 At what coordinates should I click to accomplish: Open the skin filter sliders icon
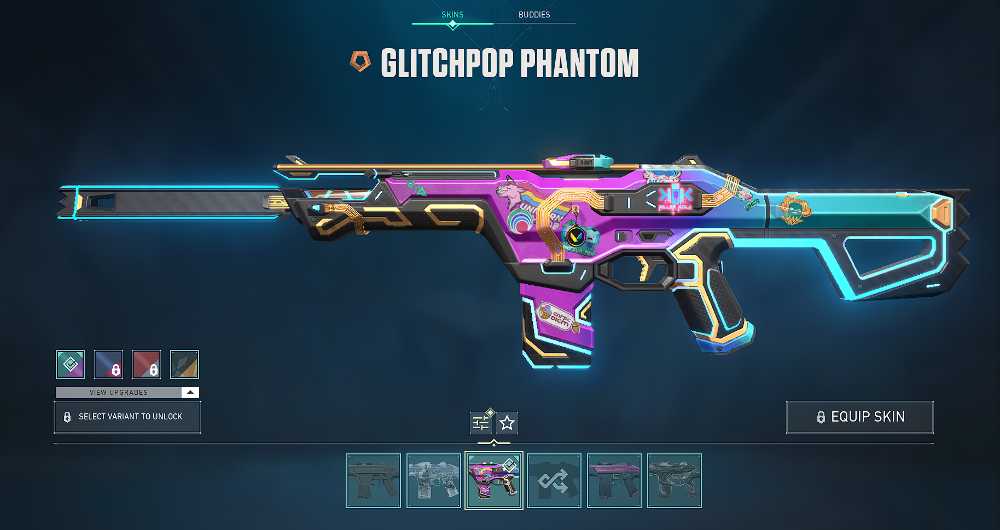click(x=480, y=422)
